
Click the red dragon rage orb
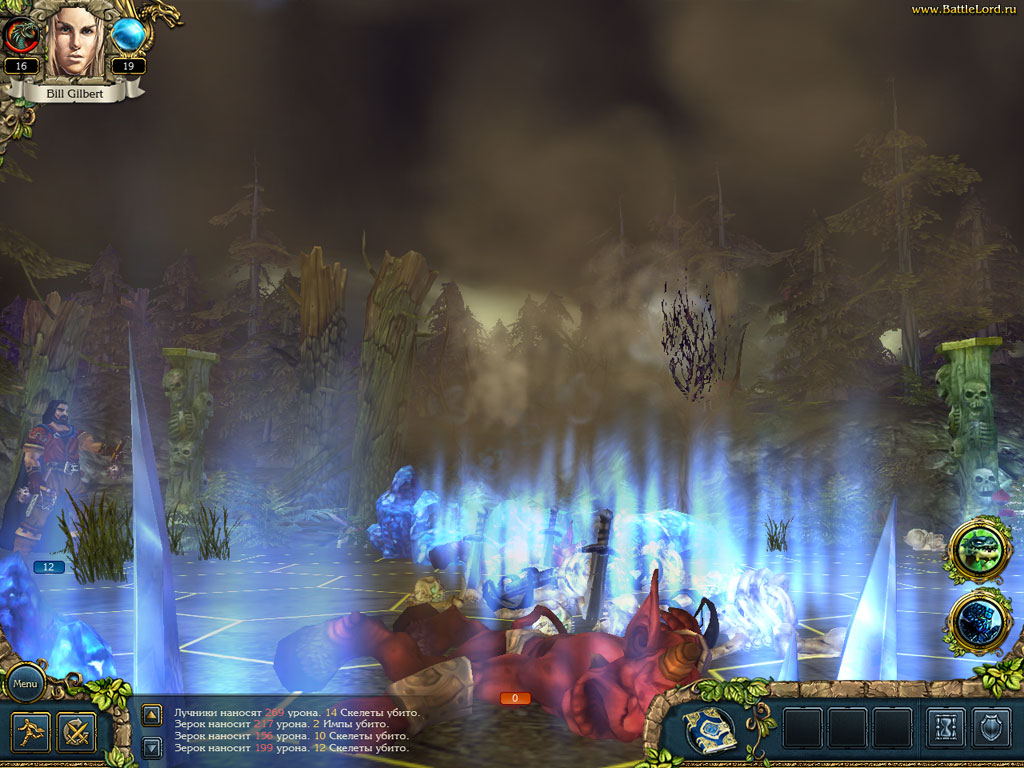tap(20, 36)
